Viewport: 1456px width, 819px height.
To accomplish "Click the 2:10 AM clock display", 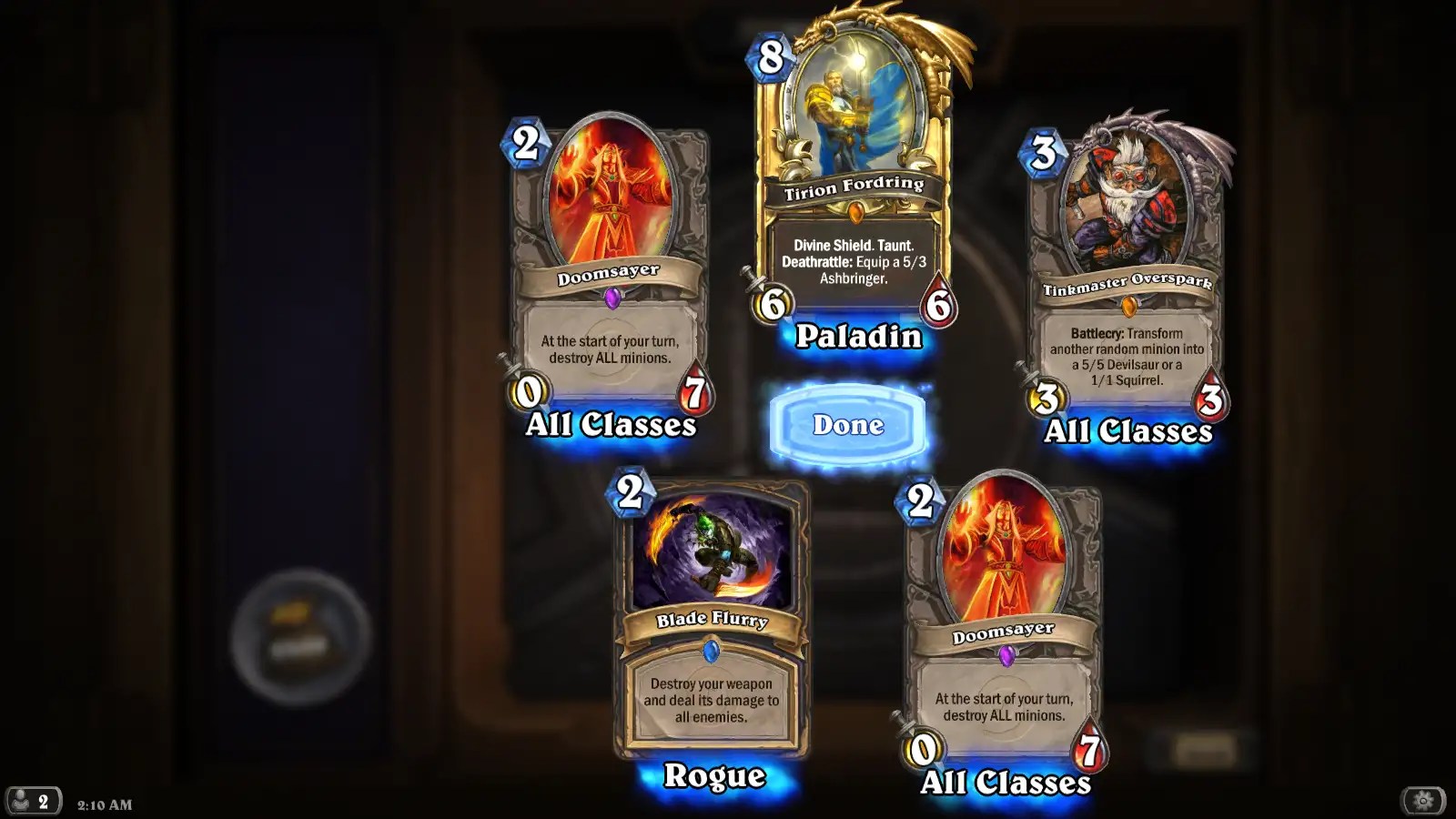I will 105,804.
